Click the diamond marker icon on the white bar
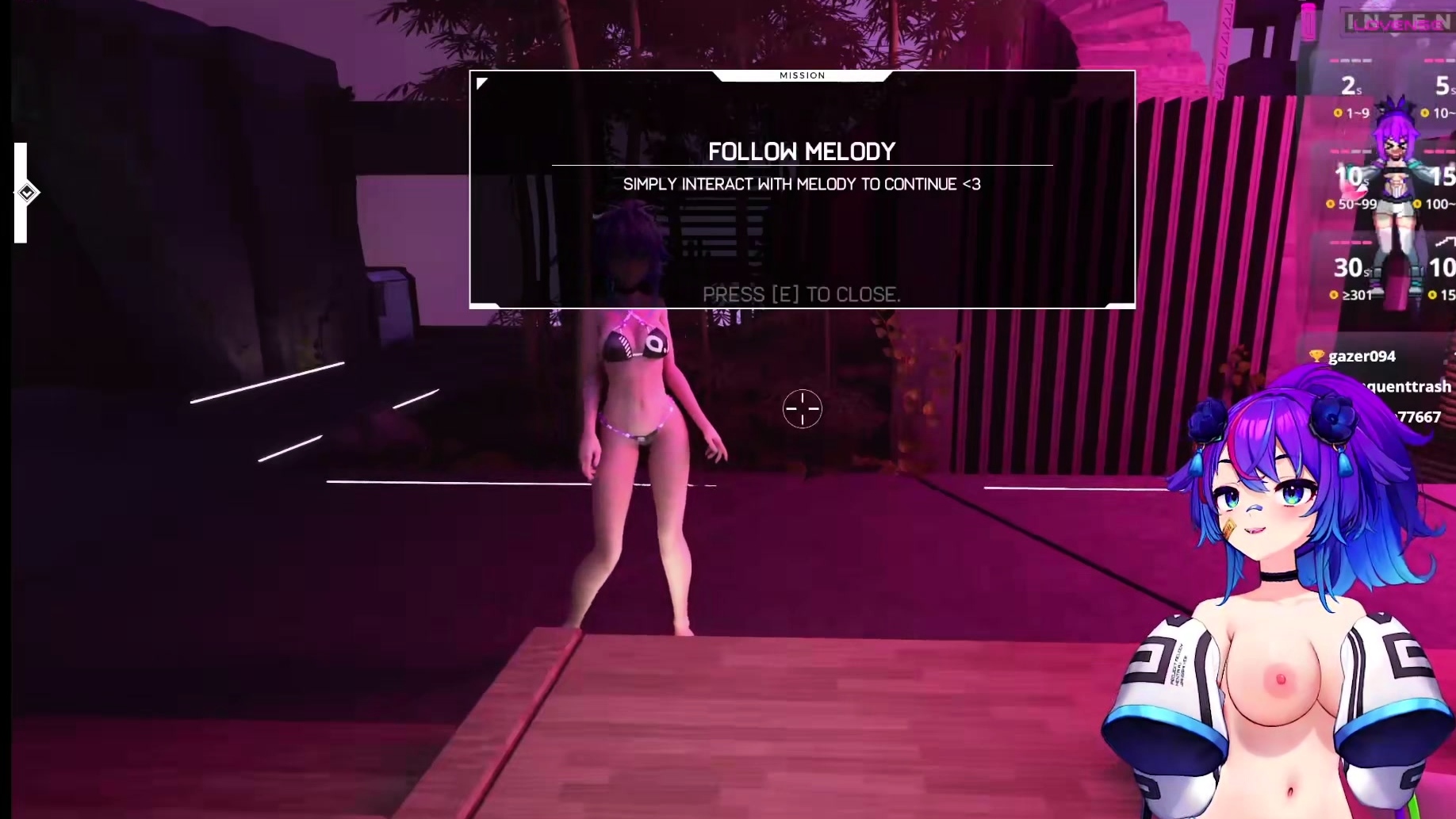 point(27,193)
